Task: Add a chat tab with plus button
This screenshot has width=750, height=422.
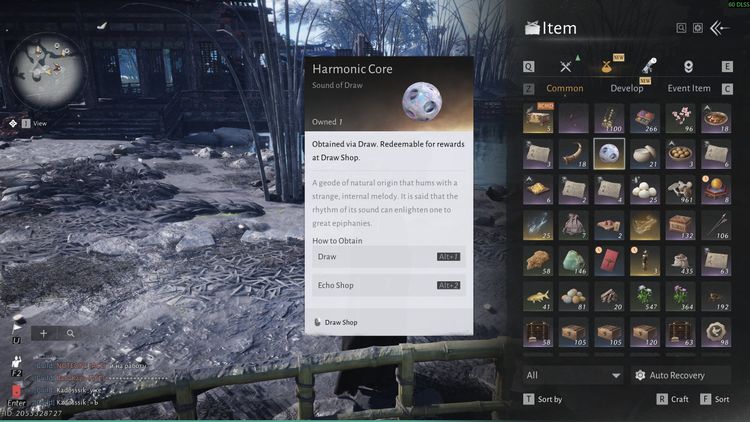Action: coord(44,333)
